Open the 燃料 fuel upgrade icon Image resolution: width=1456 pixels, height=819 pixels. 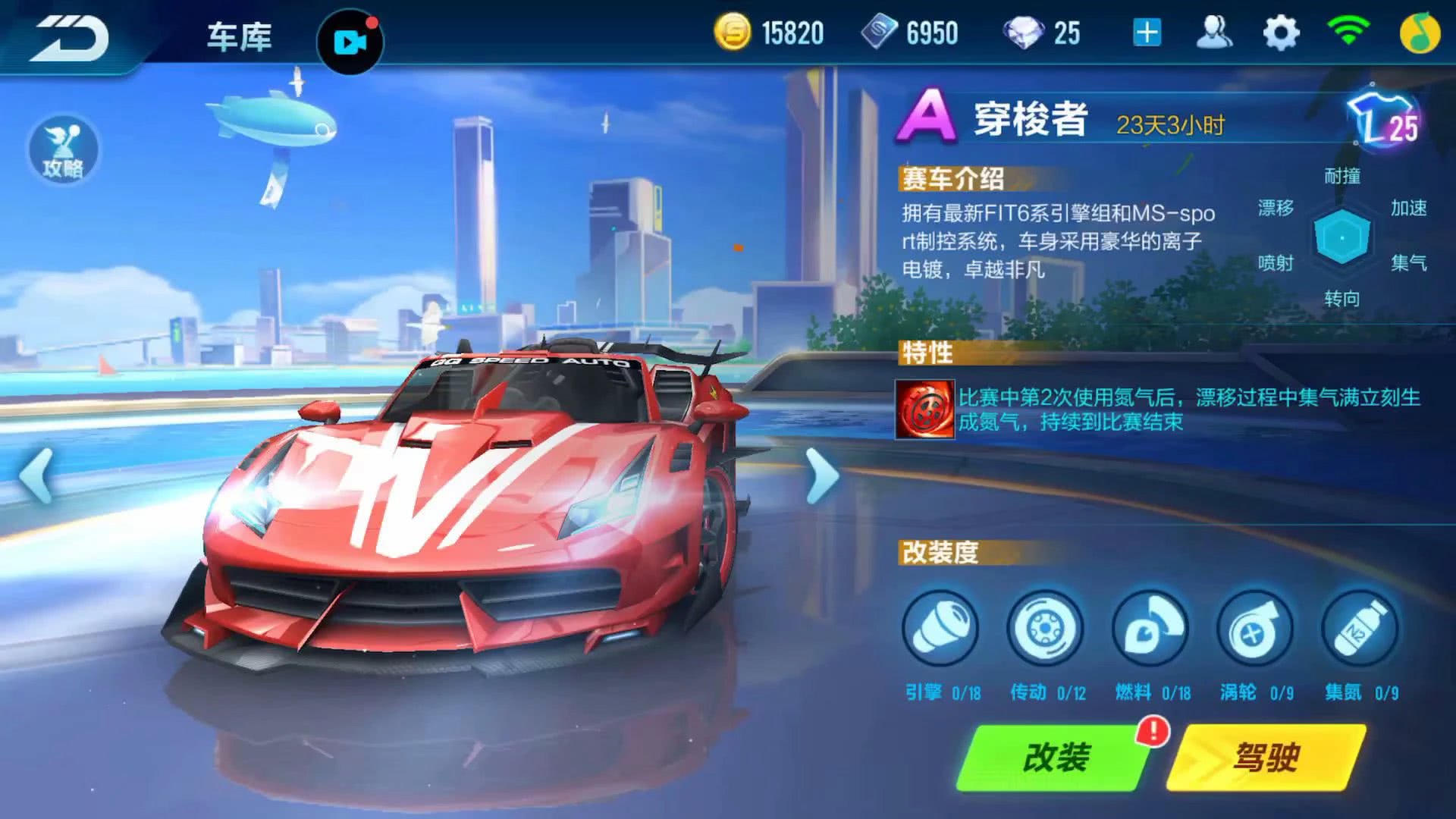(x=1151, y=629)
